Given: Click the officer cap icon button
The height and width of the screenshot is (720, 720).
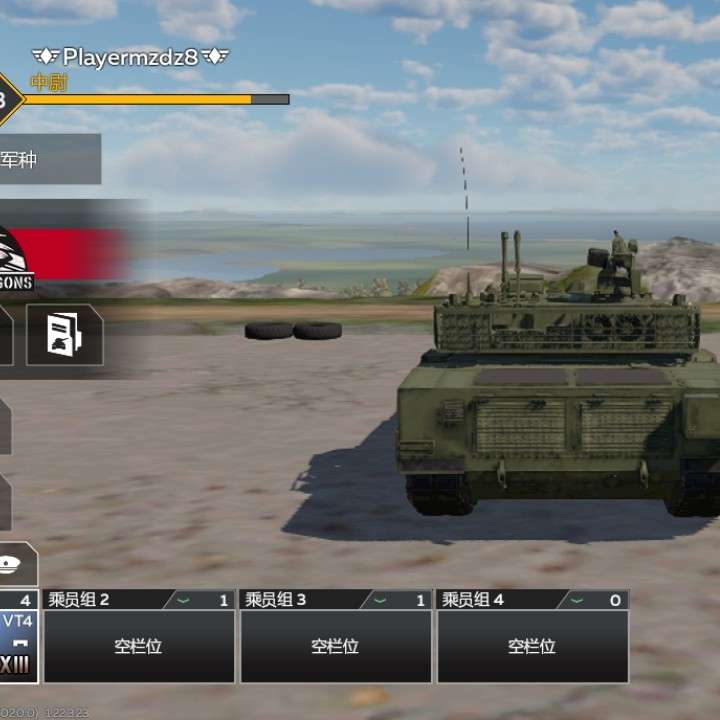Looking at the screenshot, I should click(17, 565).
